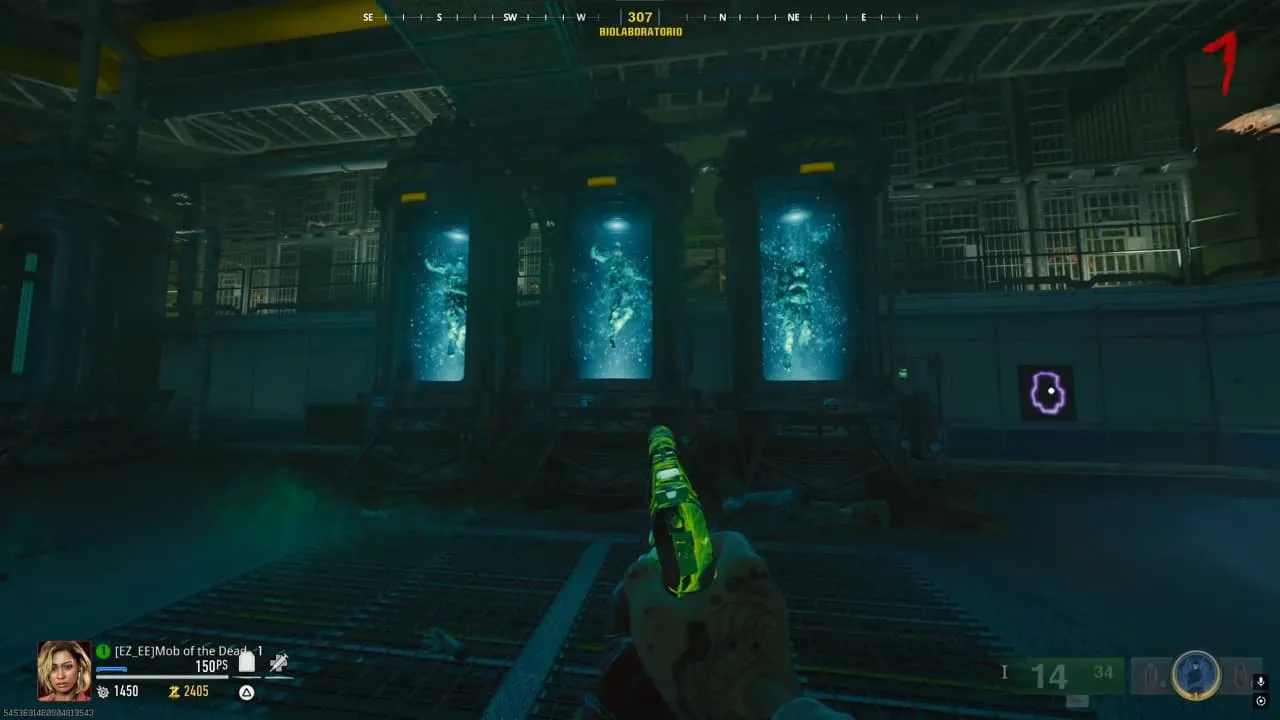Select the syringe self-revive icon
This screenshot has height=720, width=1280.
click(279, 662)
